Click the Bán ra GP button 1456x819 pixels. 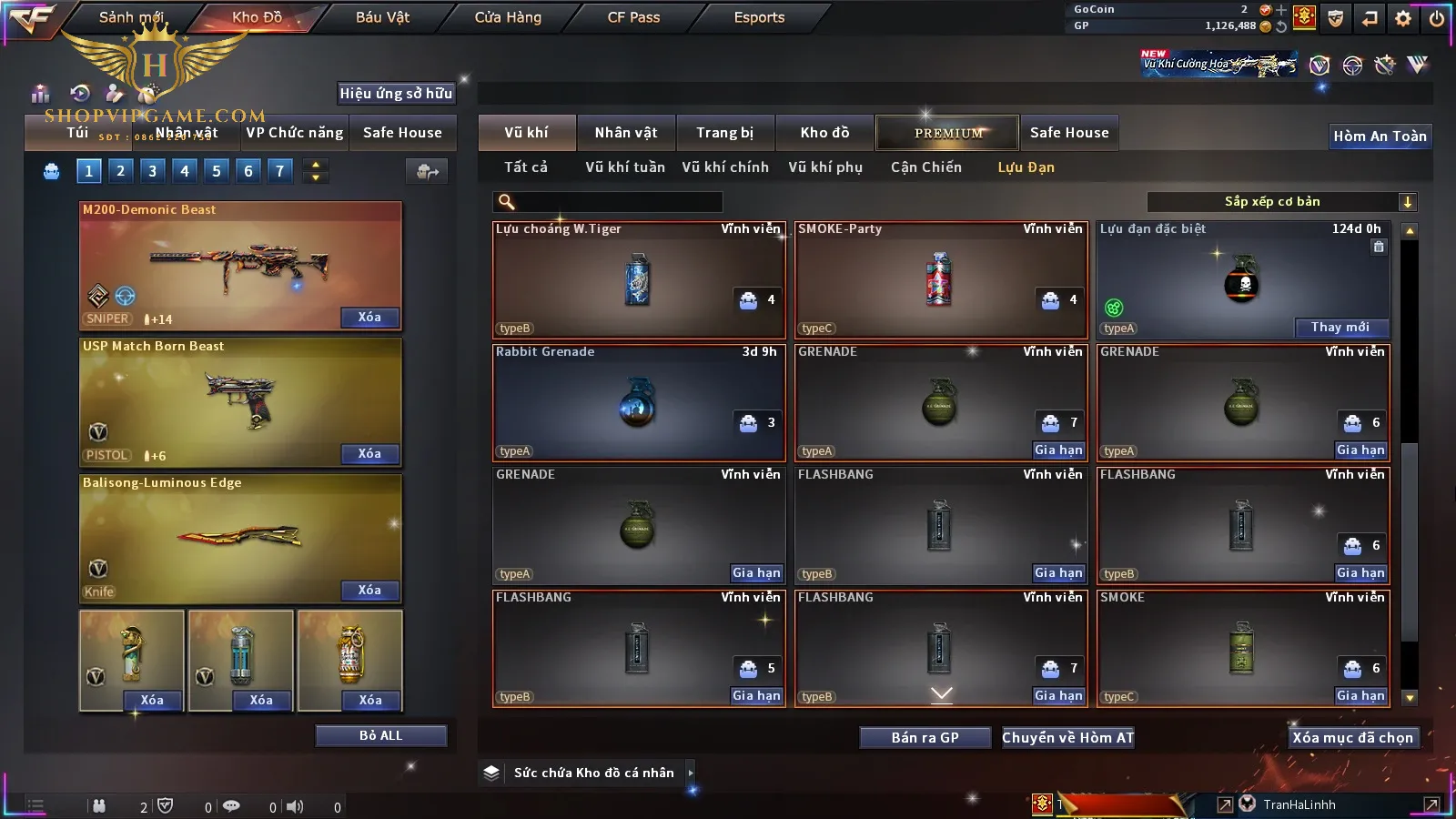[925, 737]
